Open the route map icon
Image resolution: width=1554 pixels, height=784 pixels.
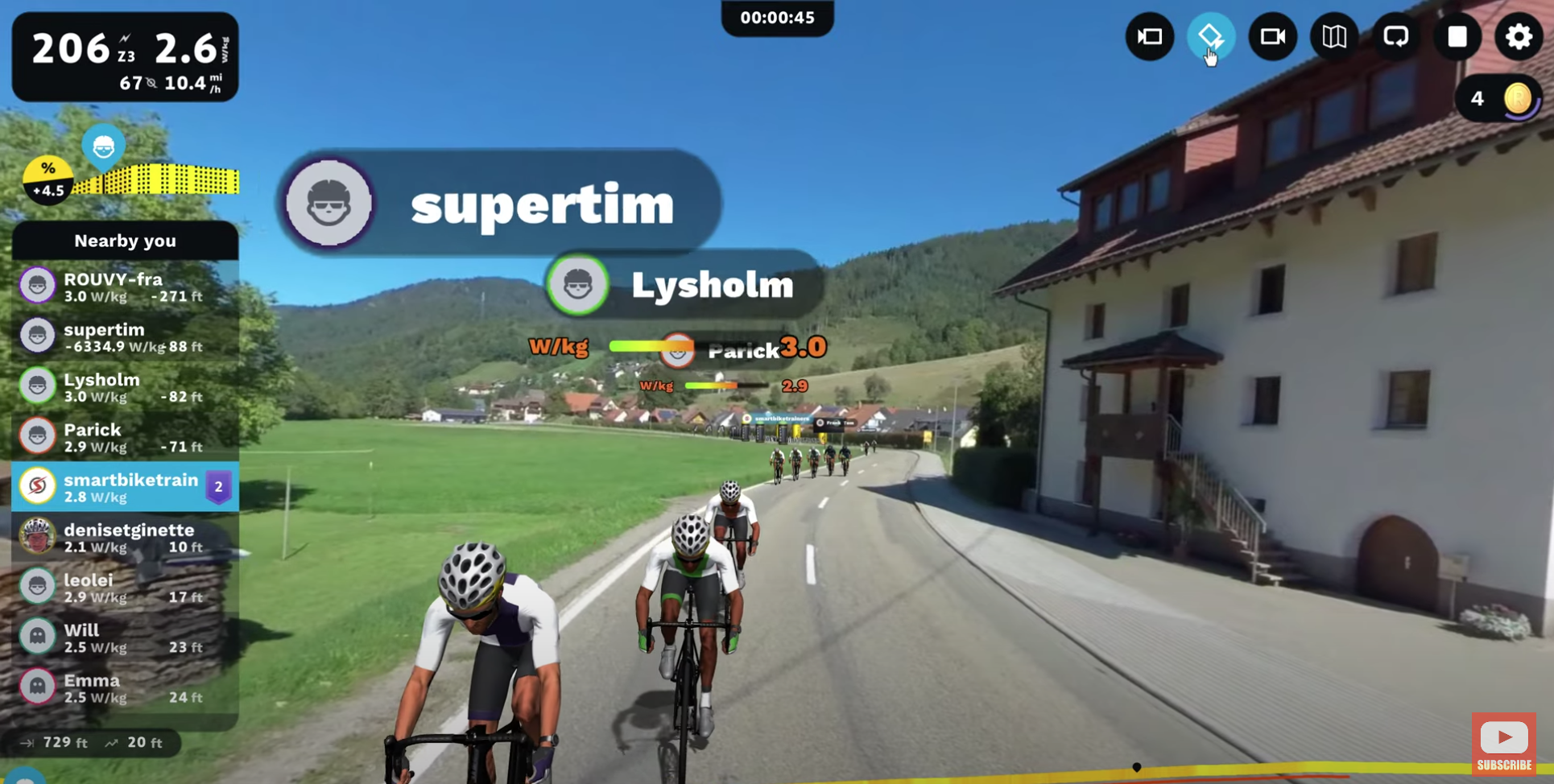[1334, 37]
